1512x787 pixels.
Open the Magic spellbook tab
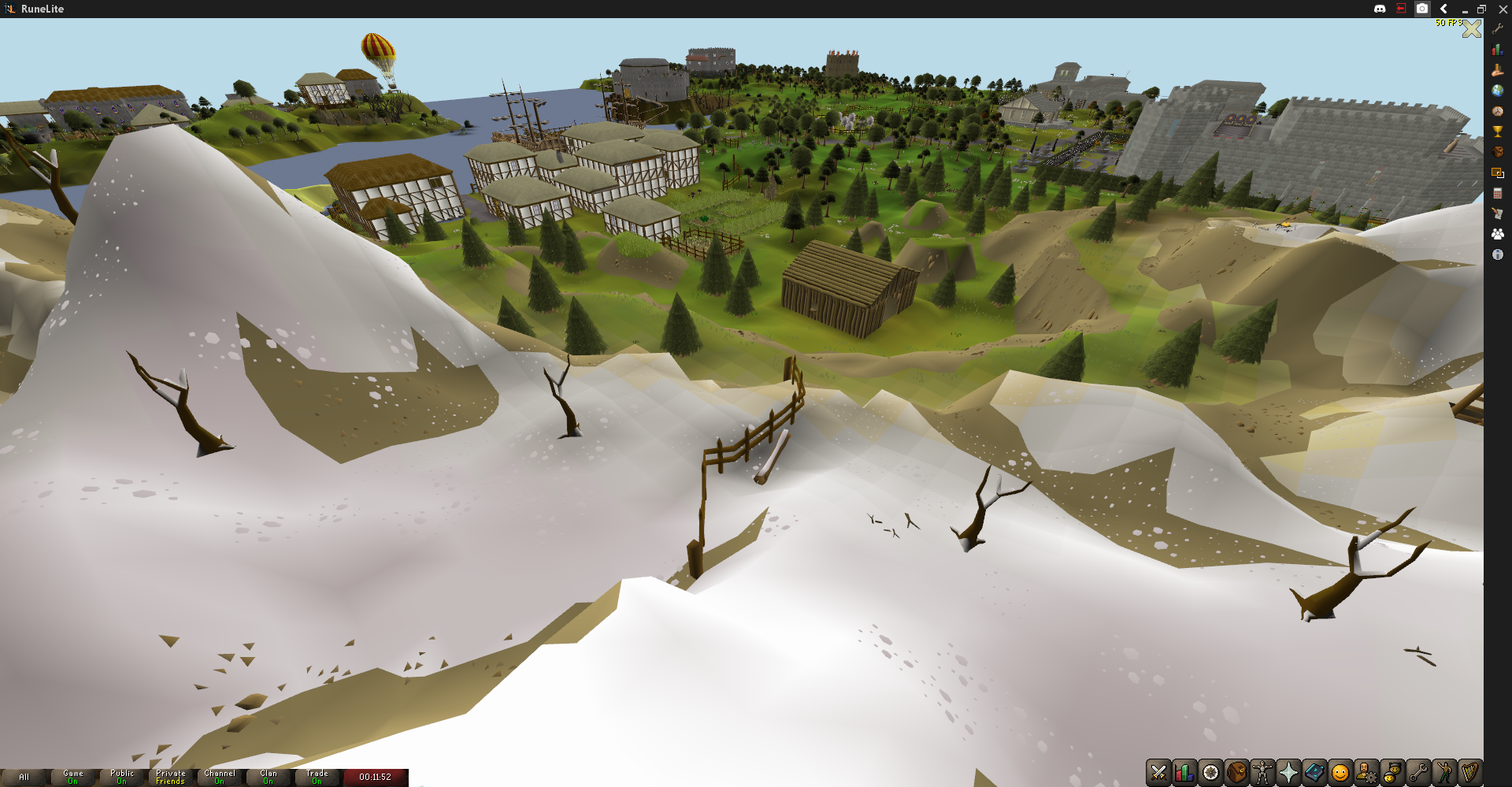coord(1314,773)
